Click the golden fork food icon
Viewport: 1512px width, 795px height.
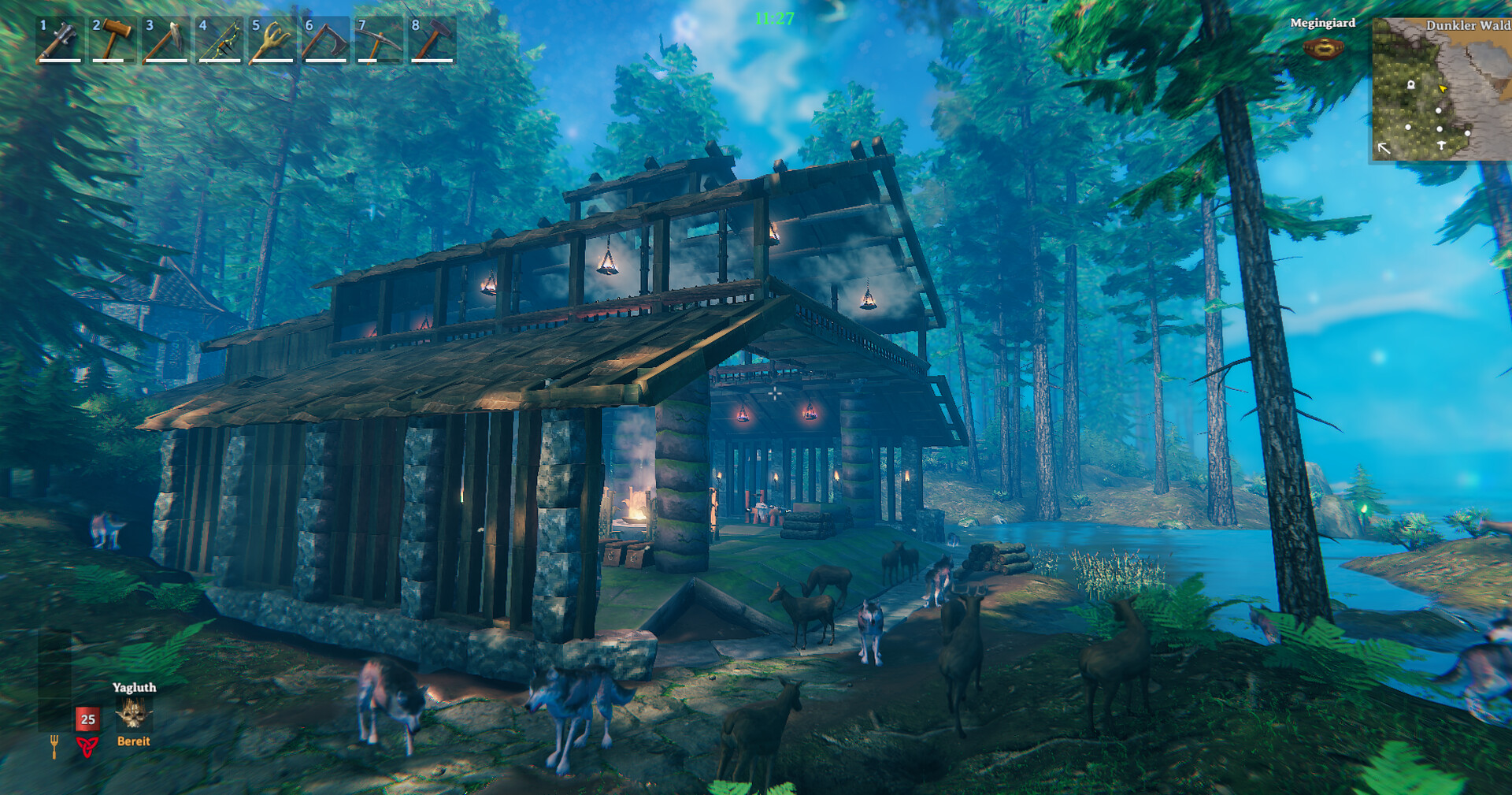click(x=54, y=745)
